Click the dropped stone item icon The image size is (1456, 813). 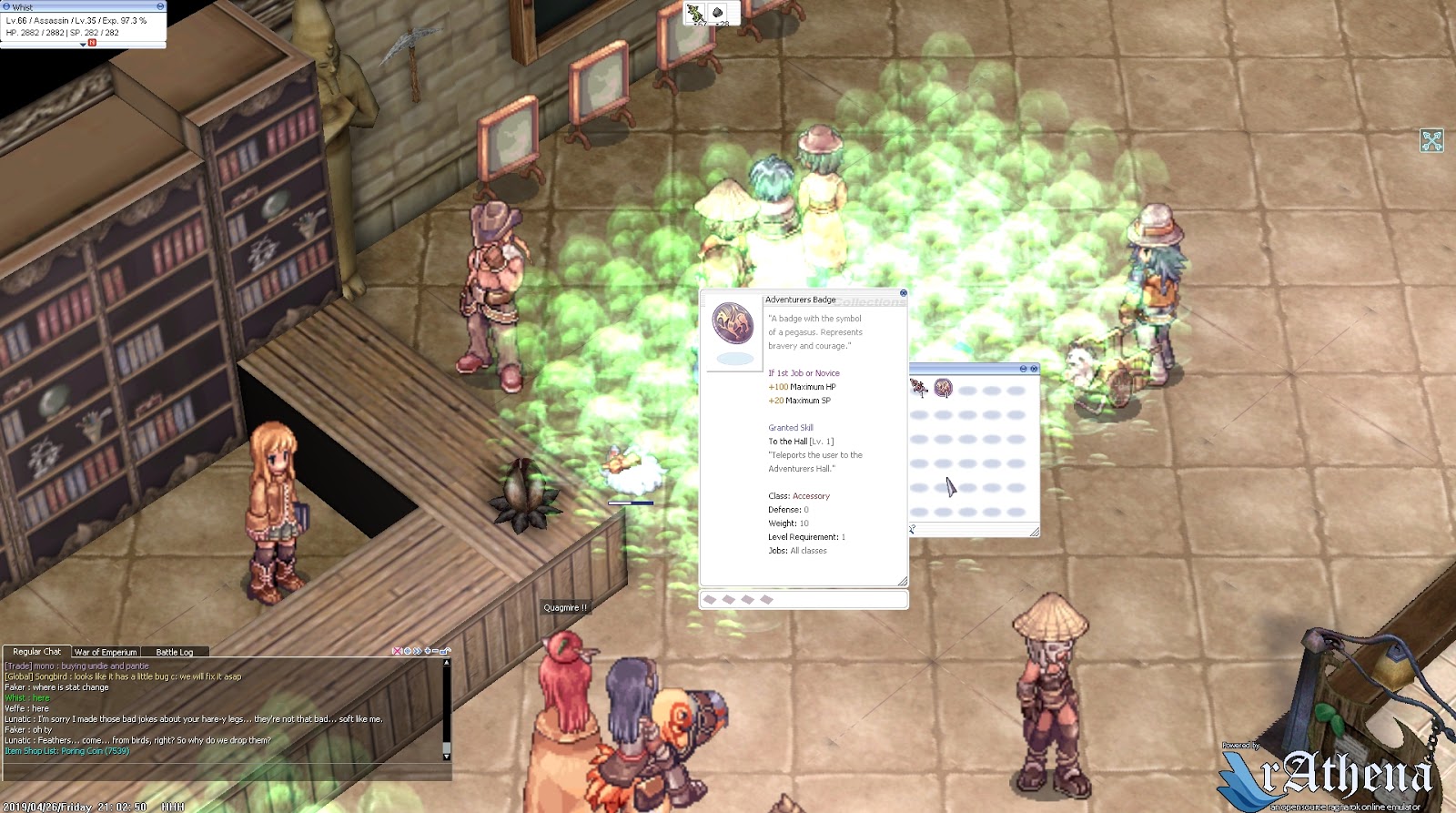pyautogui.click(x=717, y=13)
